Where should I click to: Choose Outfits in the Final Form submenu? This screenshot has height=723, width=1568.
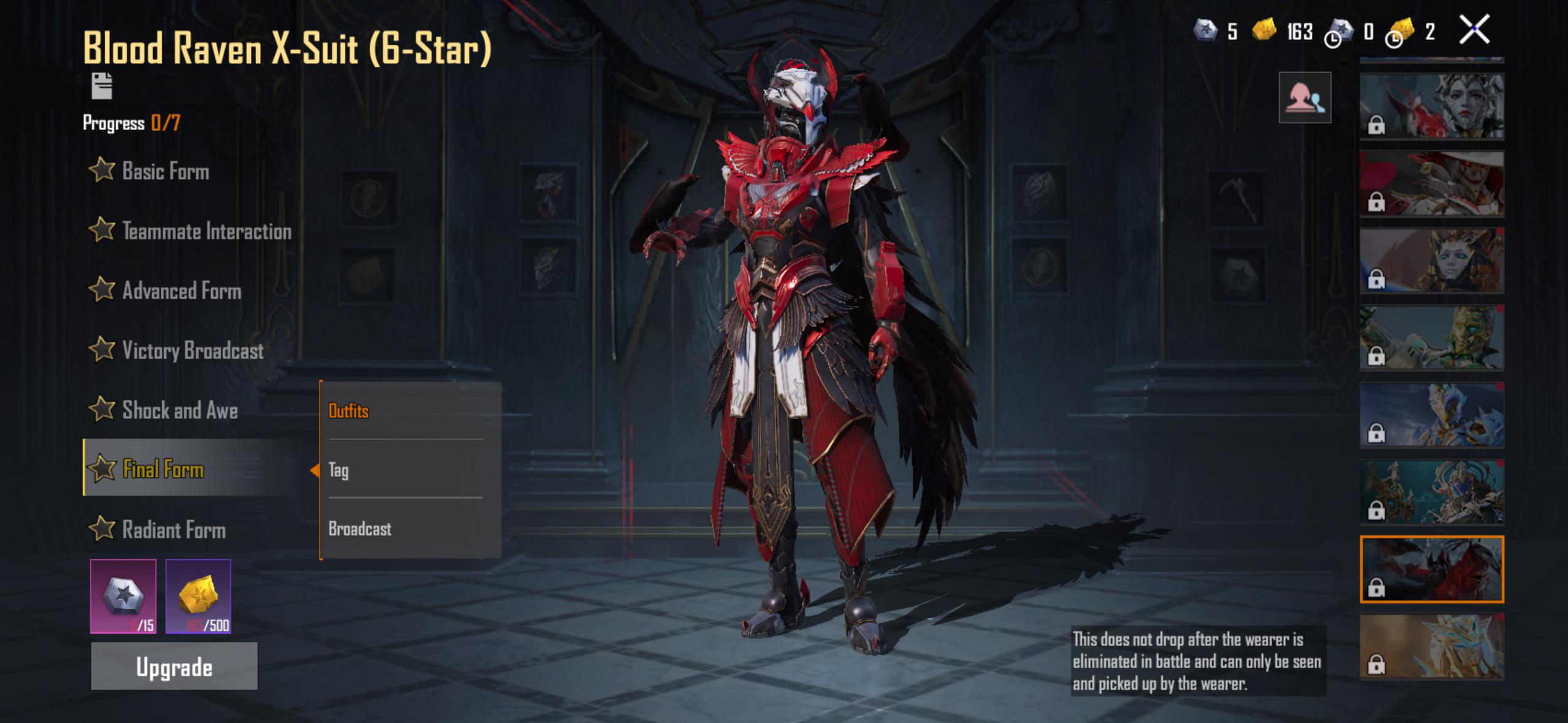(x=348, y=411)
